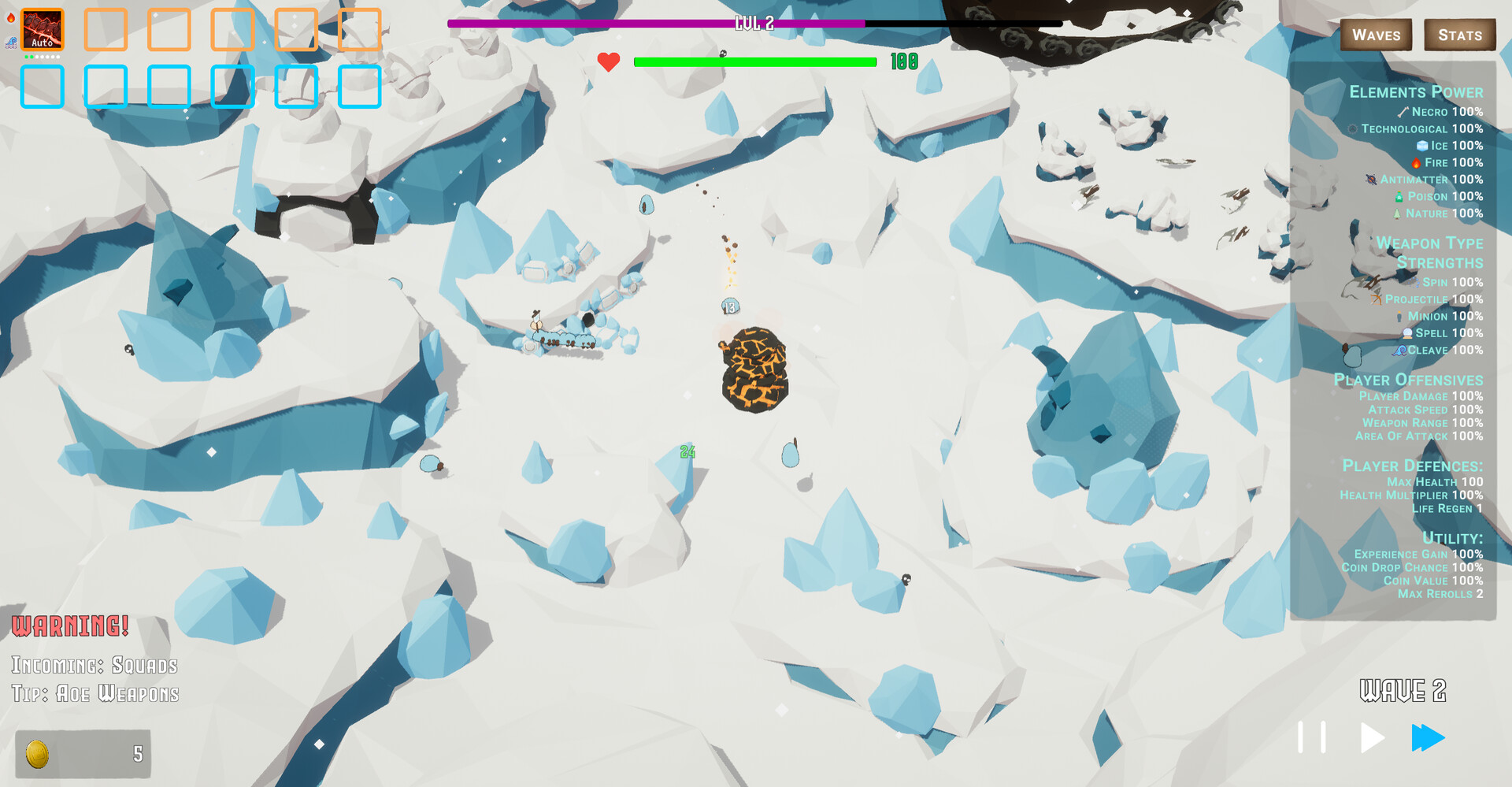The image size is (1512, 787).
Task: Select an empty blue item slot
Action: [43, 88]
